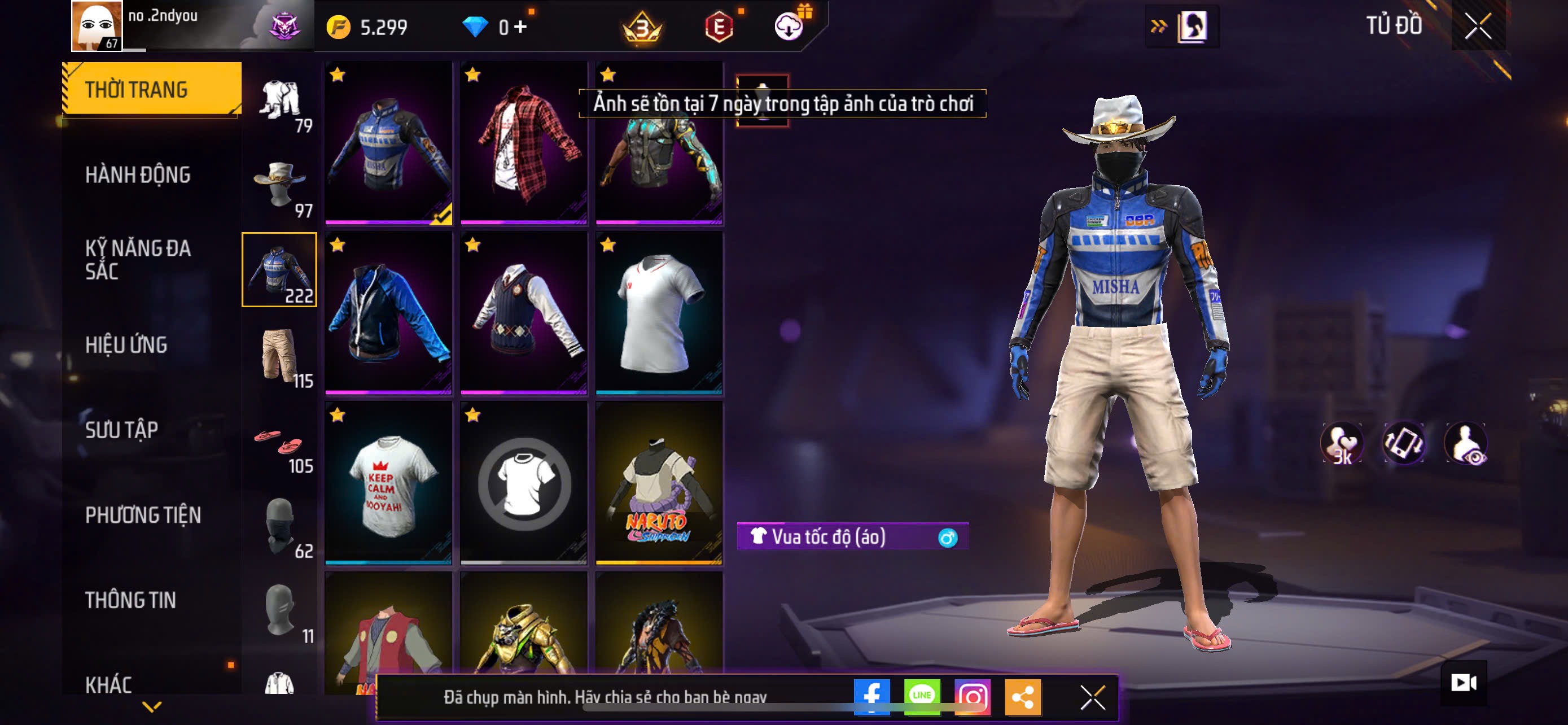Pick the Naruto Shippuden outfit top

coord(659,483)
